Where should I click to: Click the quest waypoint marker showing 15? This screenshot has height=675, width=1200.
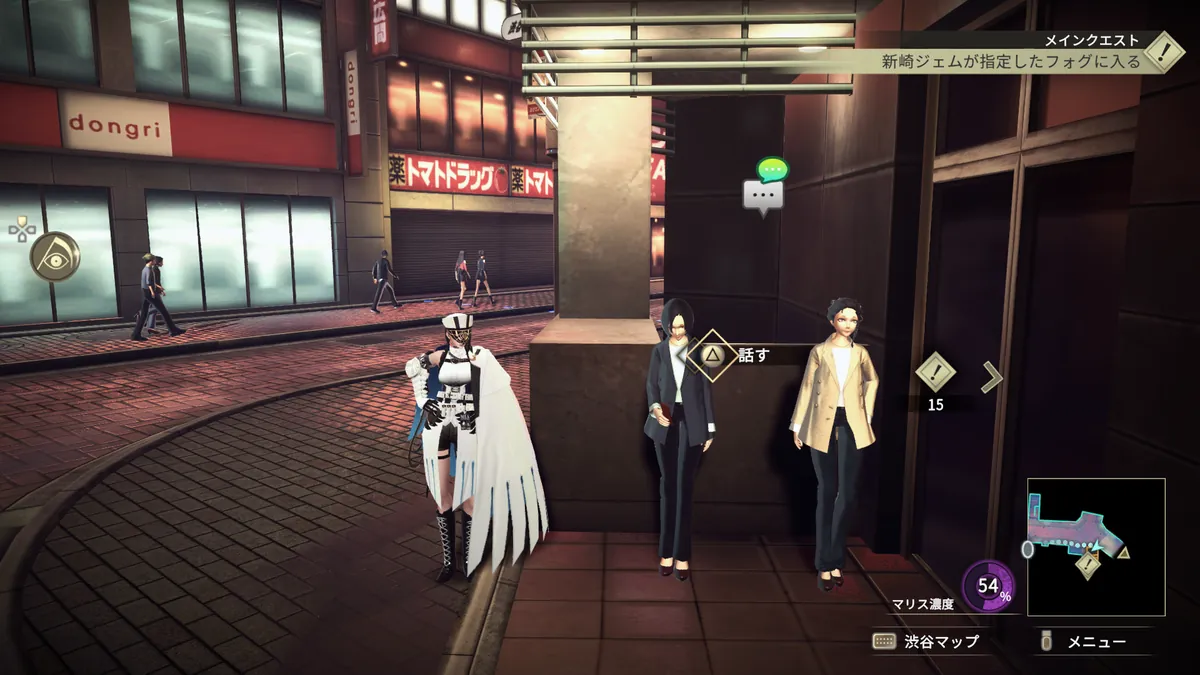coord(936,372)
